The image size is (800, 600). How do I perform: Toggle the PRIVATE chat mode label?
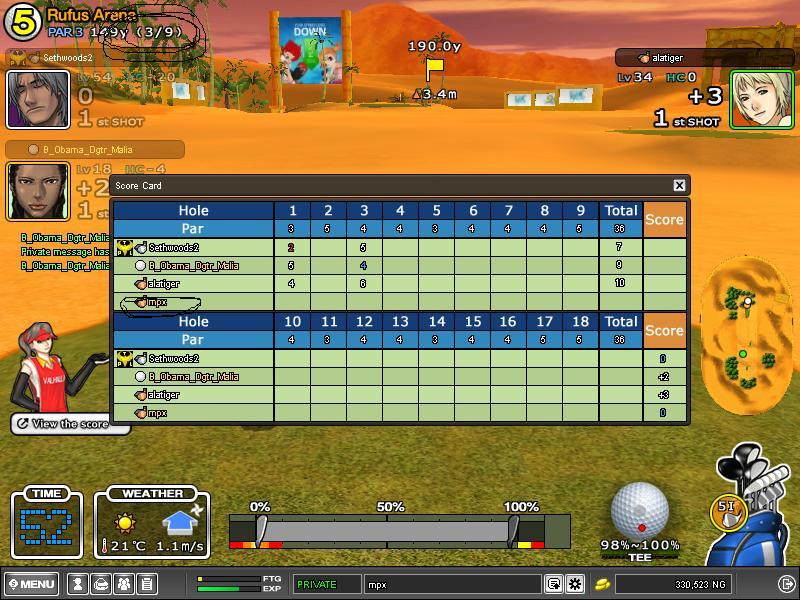tap(326, 584)
